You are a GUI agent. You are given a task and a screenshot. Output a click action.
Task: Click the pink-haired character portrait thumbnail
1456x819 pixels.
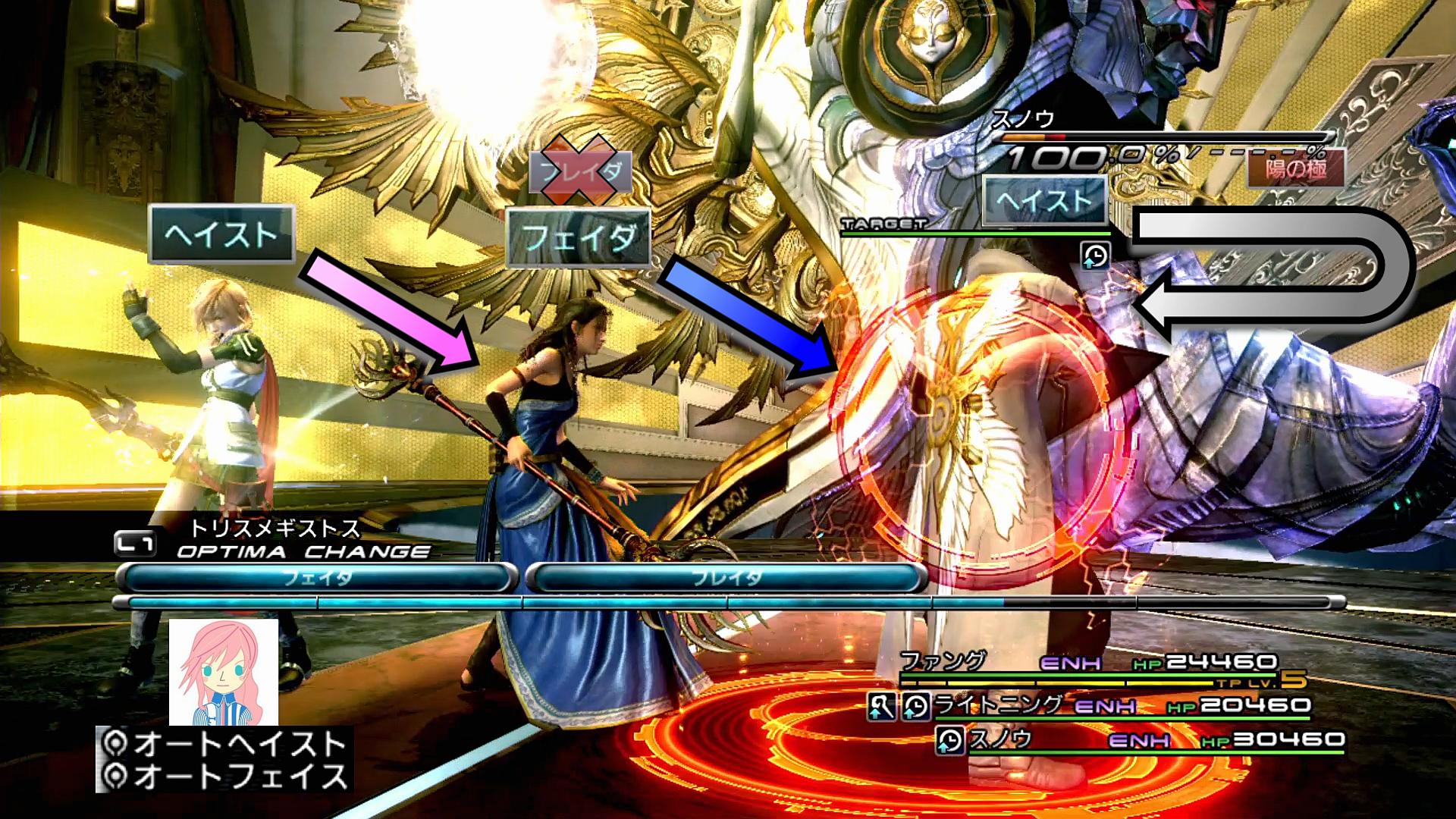(224, 672)
